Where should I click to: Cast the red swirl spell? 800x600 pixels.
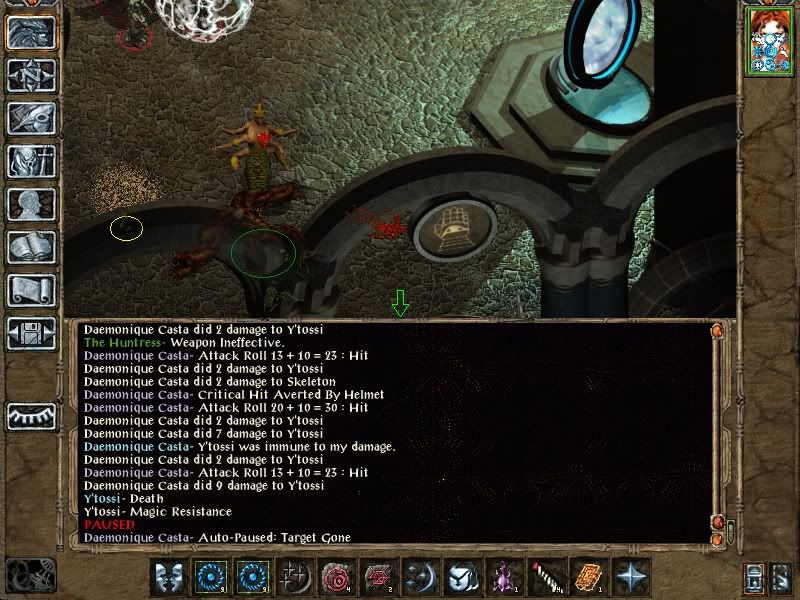click(x=338, y=578)
